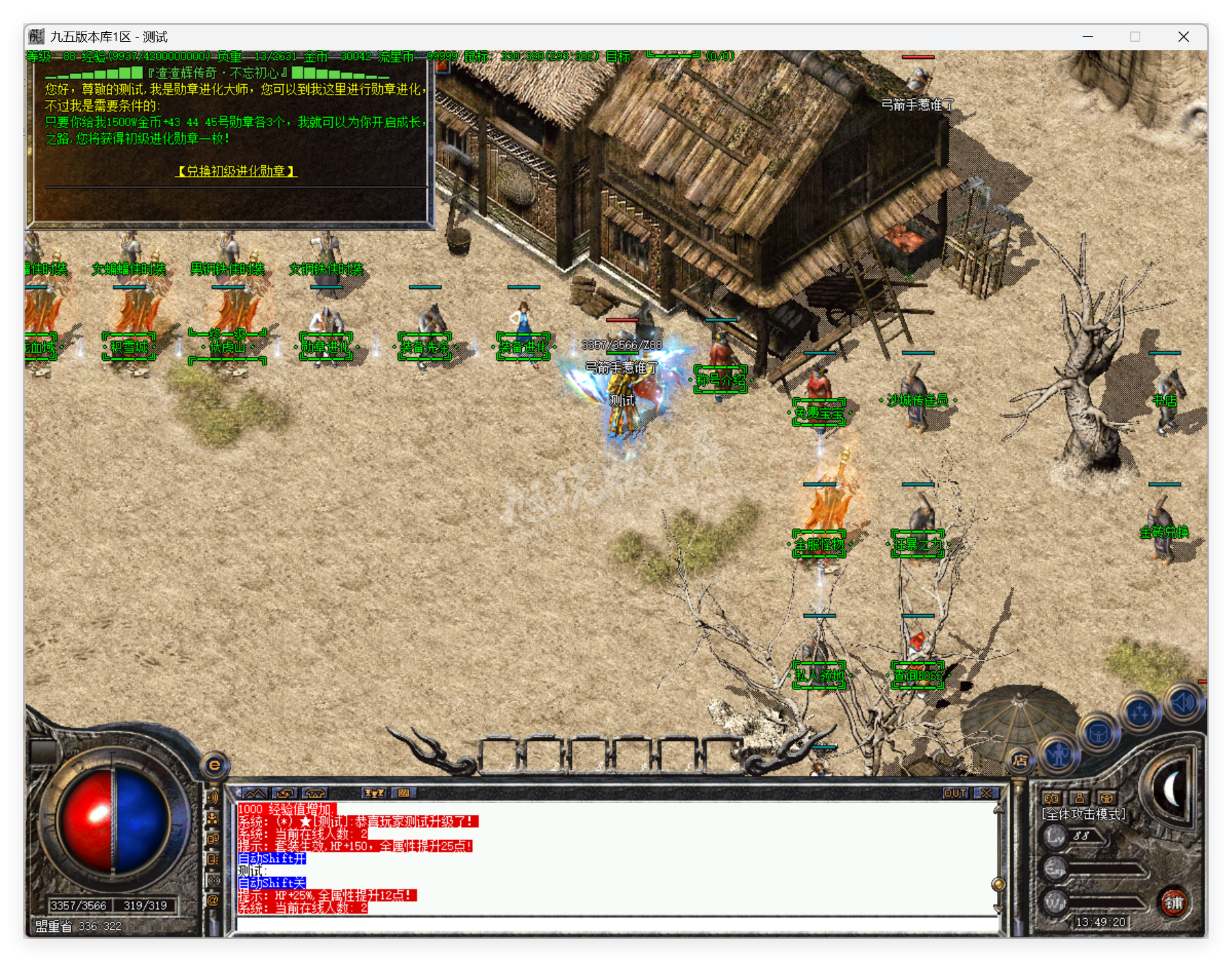Switch the 全体攻击模式 attack mode label

(1083, 814)
